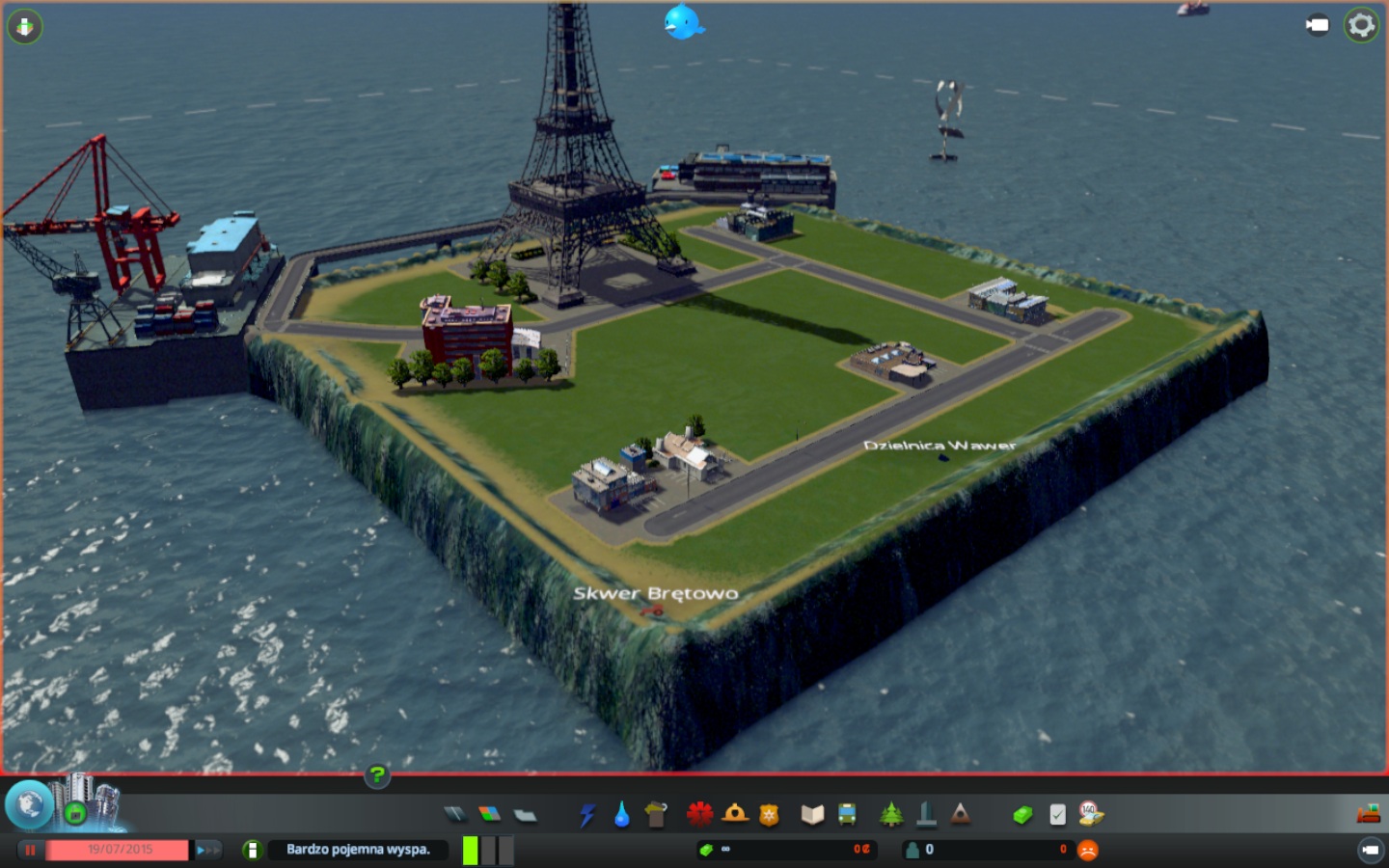1389x868 pixels.
Task: Open the Garbage services menu
Action: tap(656, 815)
